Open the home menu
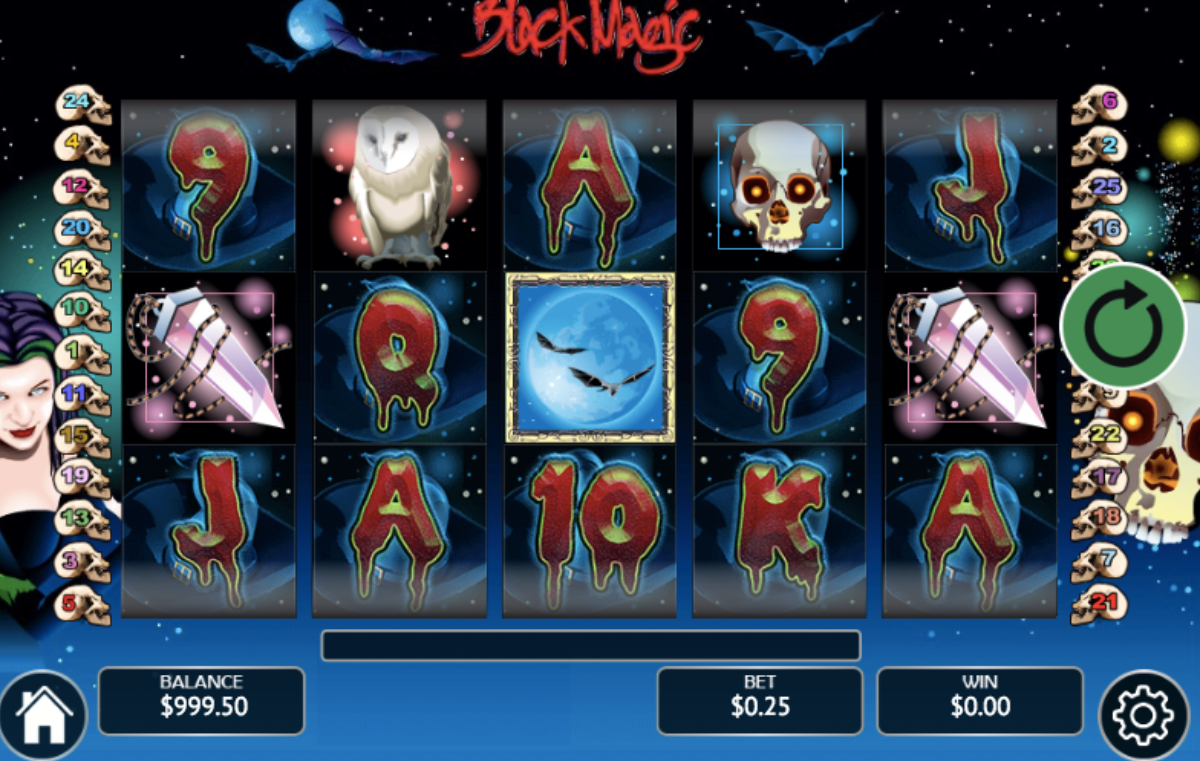 [x=43, y=715]
